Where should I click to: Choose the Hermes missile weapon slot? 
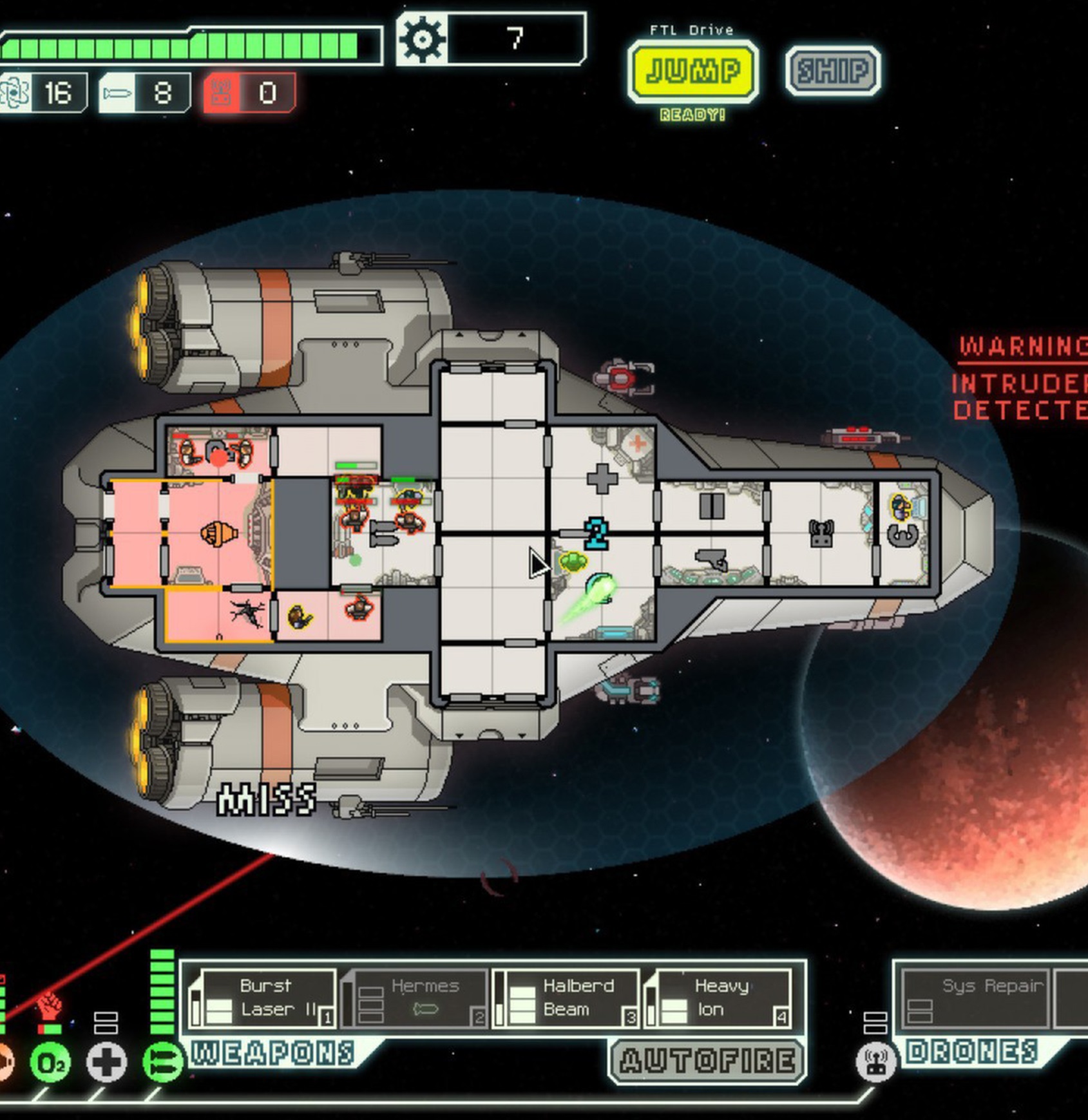414,998
